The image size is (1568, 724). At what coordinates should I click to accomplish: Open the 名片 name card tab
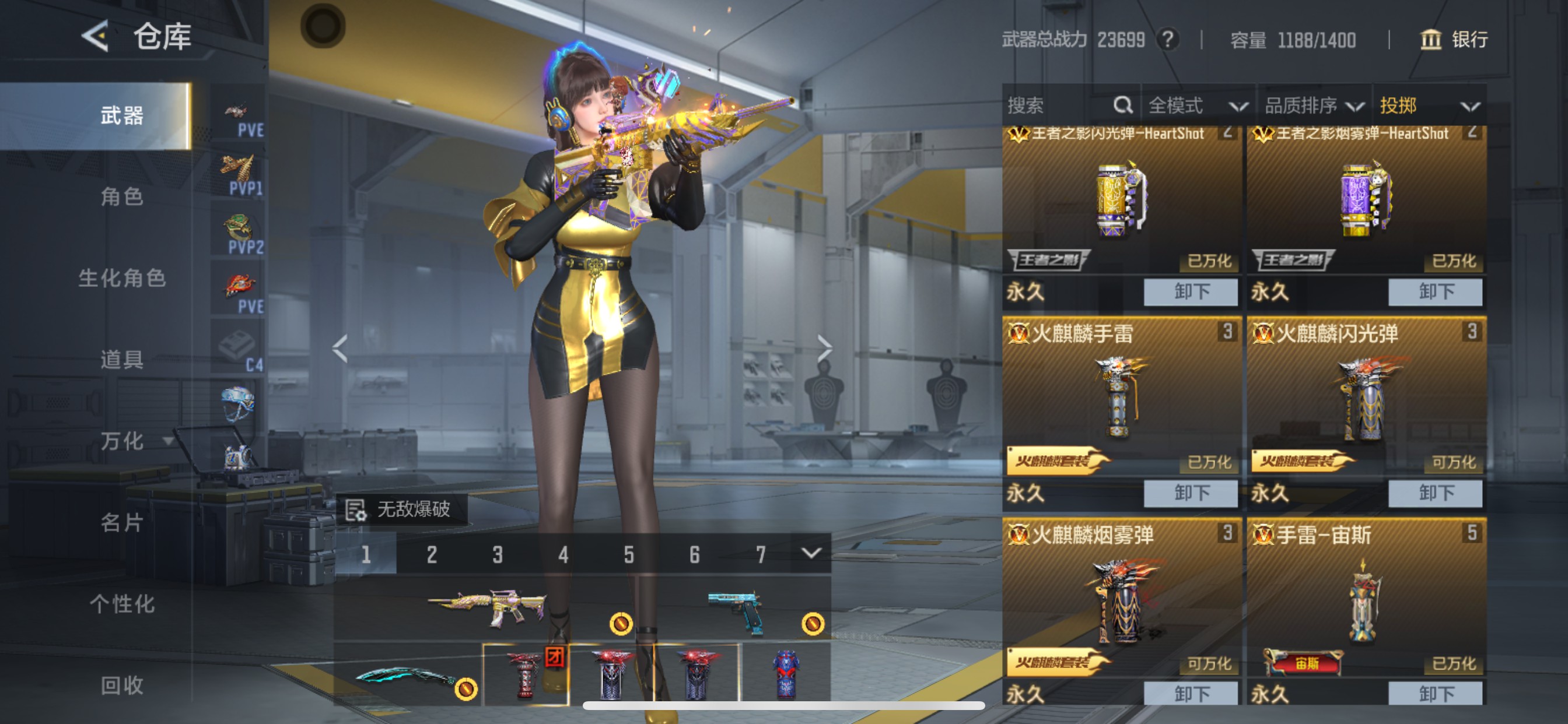[122, 523]
